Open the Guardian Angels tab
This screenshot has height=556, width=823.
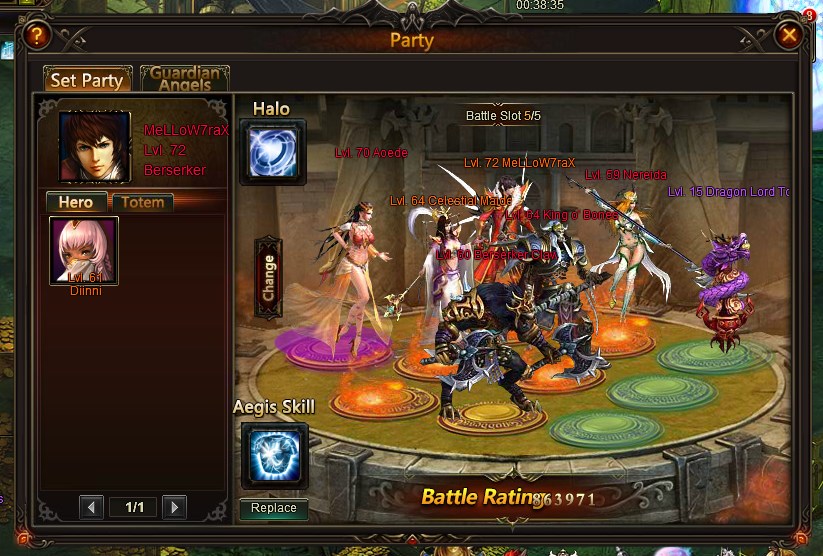click(x=185, y=79)
